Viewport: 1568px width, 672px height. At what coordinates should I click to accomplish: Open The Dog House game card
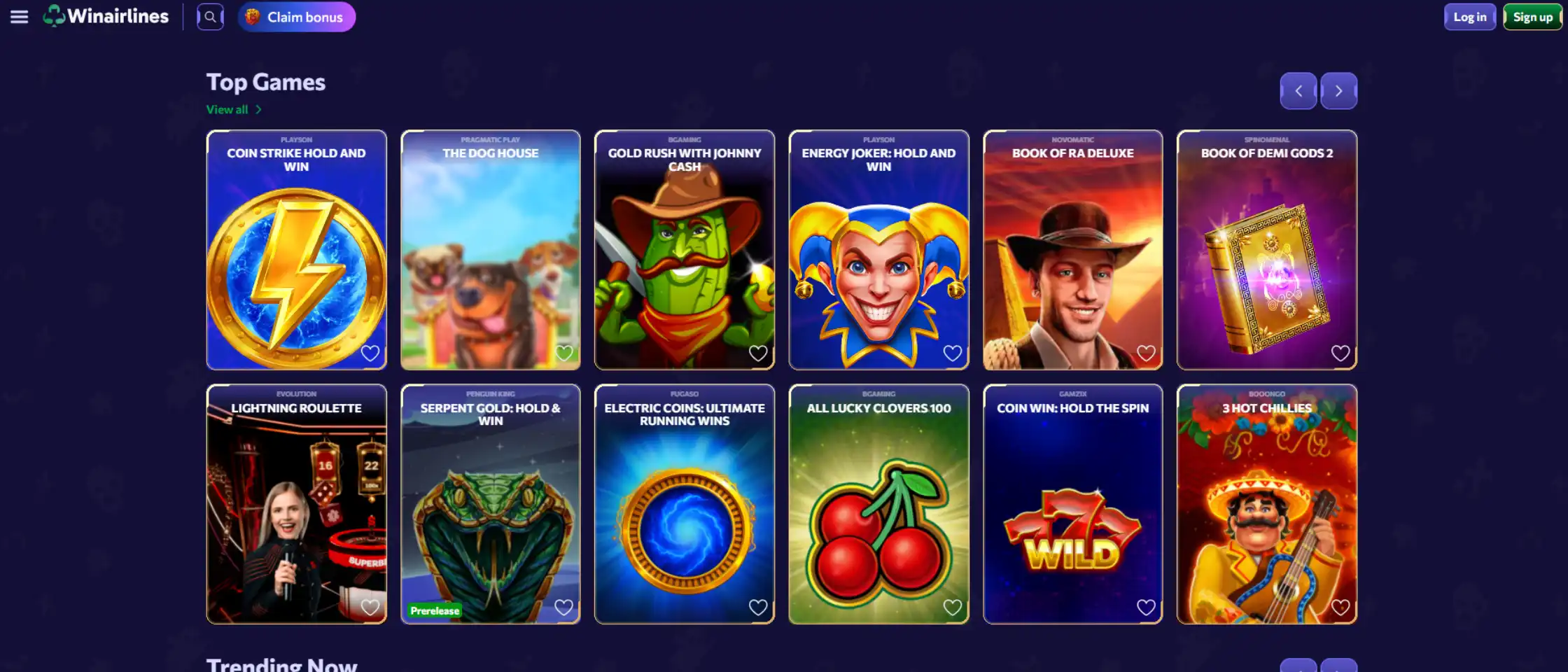[x=489, y=249]
